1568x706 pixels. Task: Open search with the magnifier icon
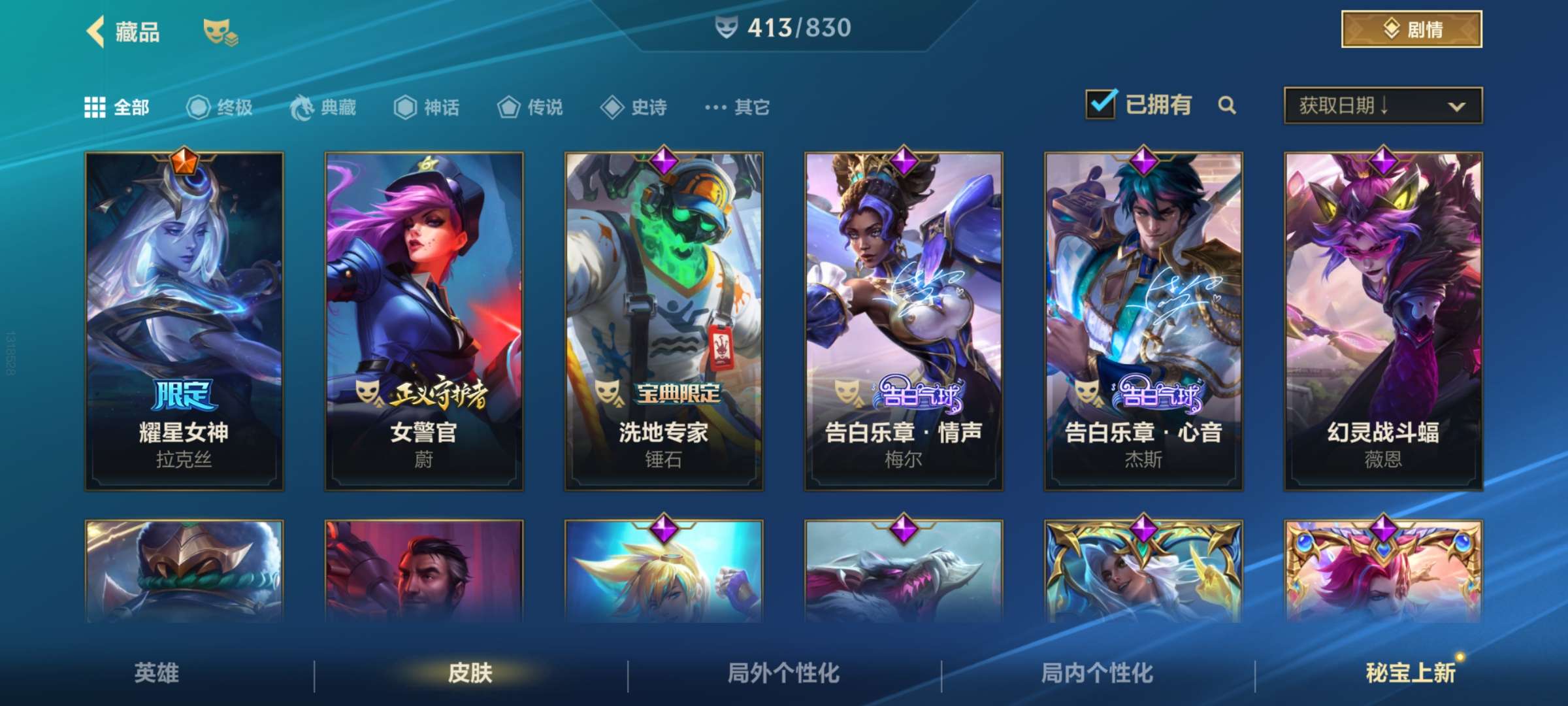coord(1228,105)
